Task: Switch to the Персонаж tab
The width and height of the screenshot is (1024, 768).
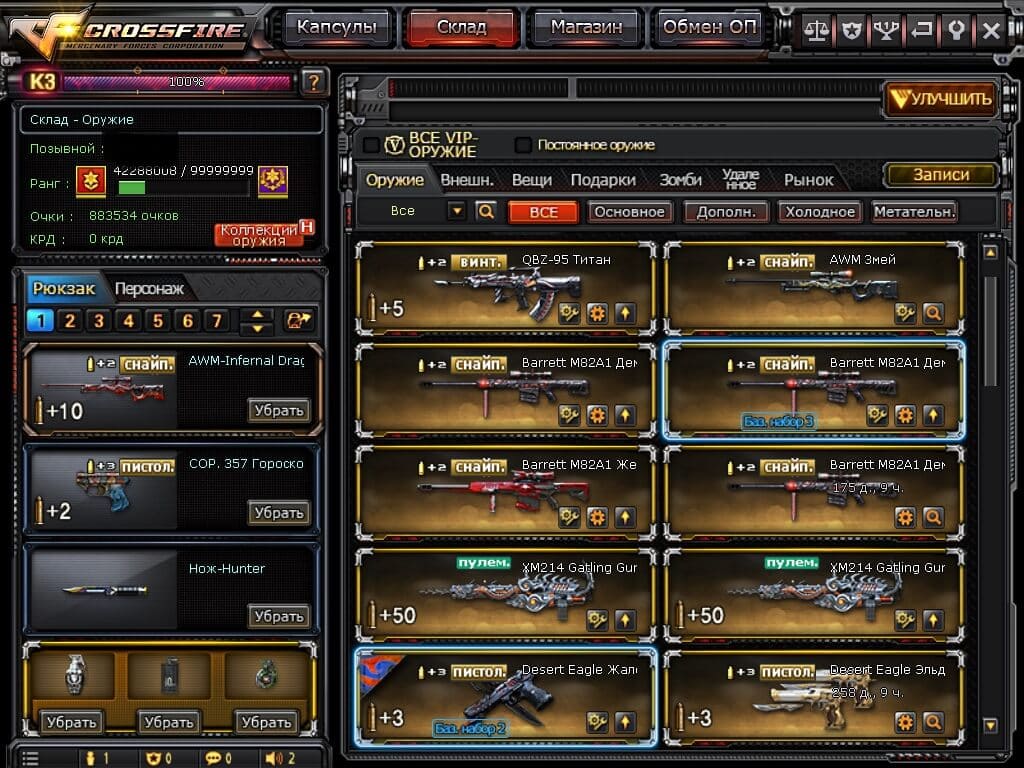Action: coord(149,289)
